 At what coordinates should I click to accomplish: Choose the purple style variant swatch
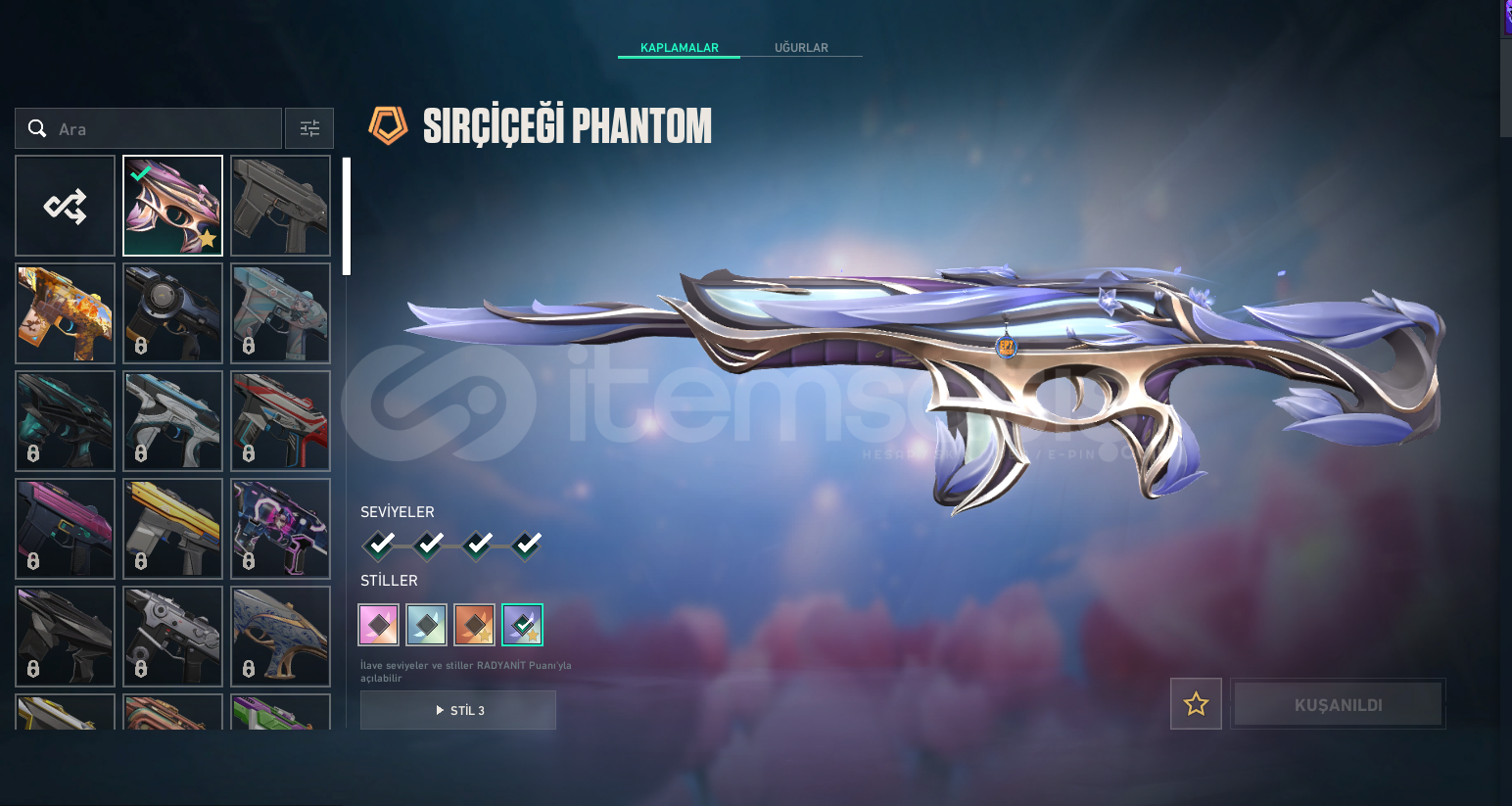point(523,625)
